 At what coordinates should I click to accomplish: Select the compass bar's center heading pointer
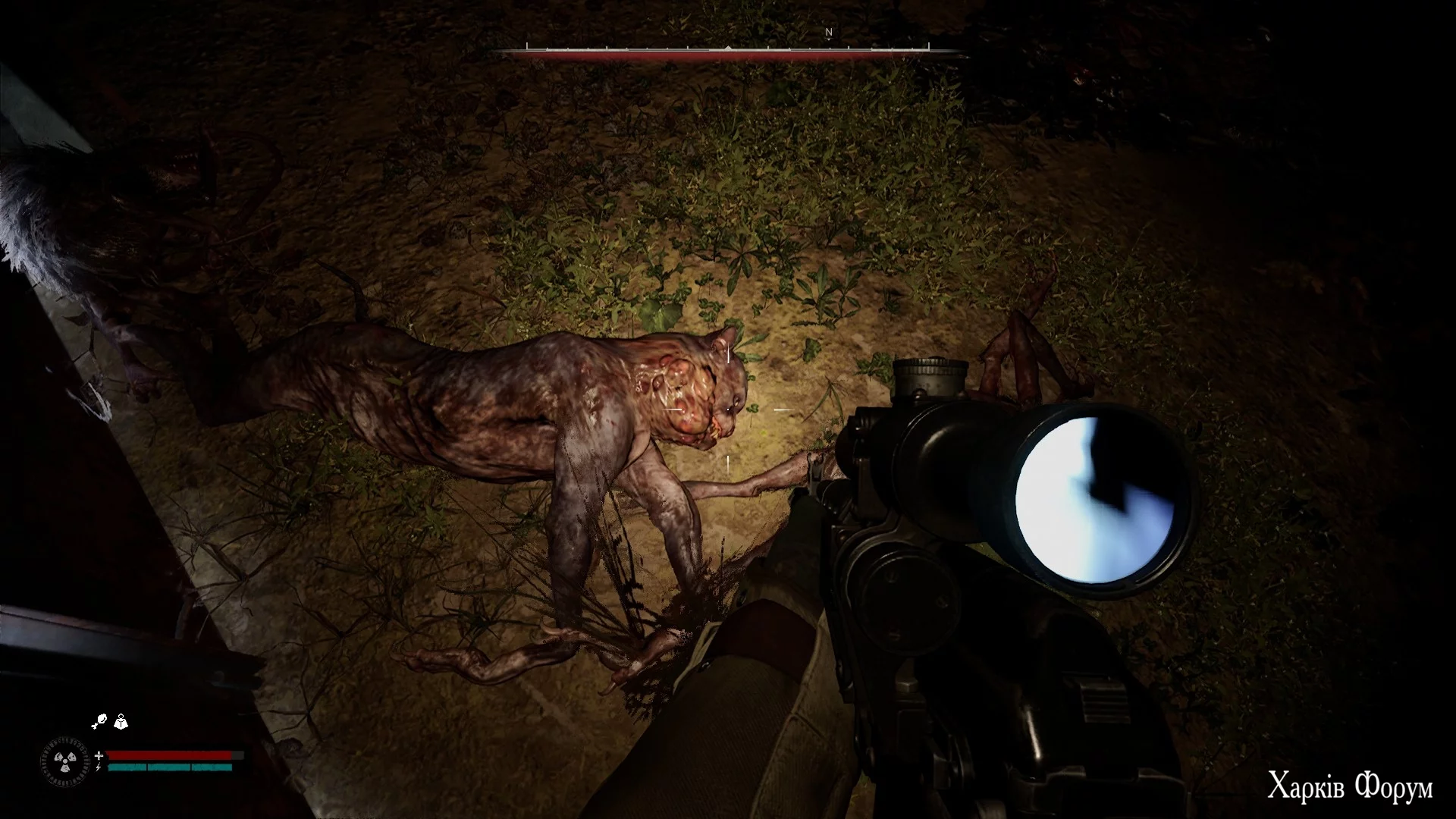click(728, 49)
